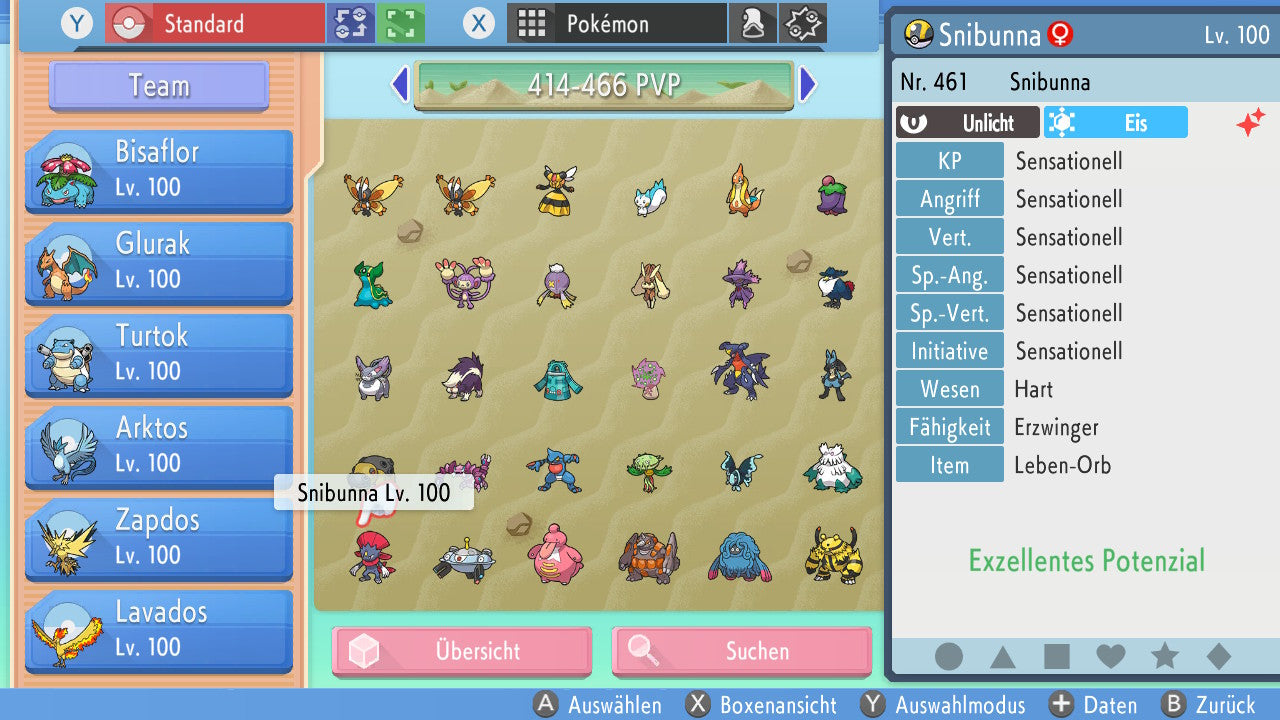Viewport: 1280px width, 720px height.
Task: Click the ornate Poké Ball icon top right
Action: pyautogui.click(x=803, y=22)
